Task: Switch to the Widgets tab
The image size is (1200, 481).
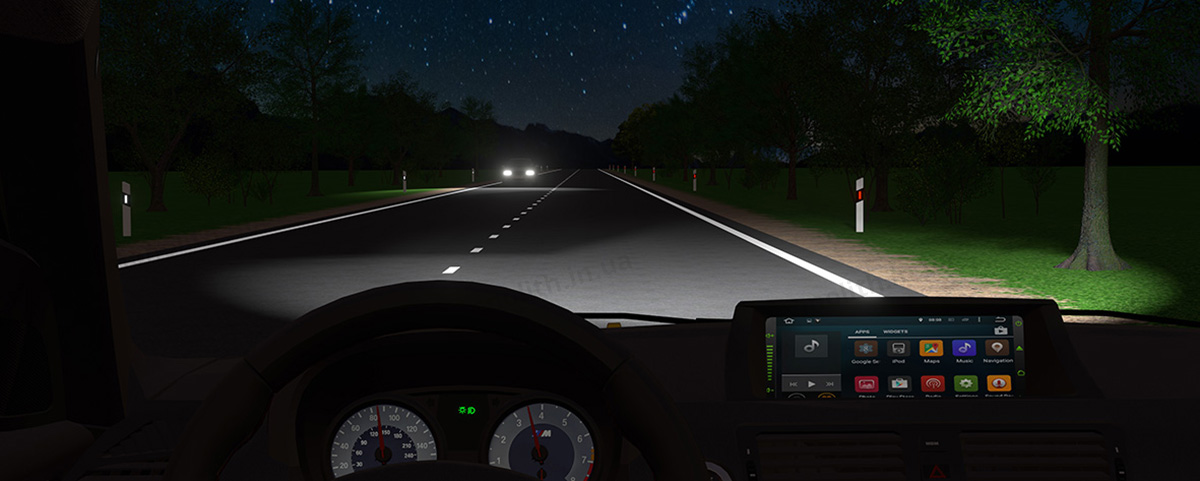Action: (895, 330)
